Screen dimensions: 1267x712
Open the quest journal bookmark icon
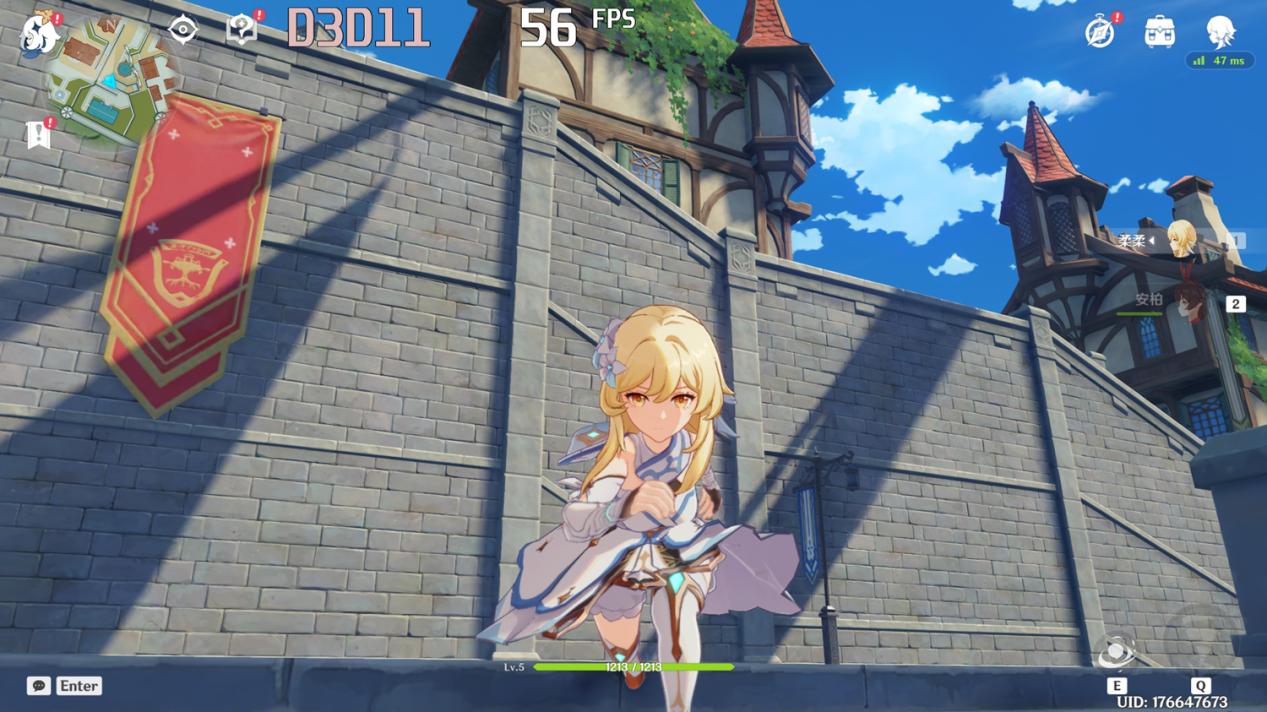tap(39, 134)
